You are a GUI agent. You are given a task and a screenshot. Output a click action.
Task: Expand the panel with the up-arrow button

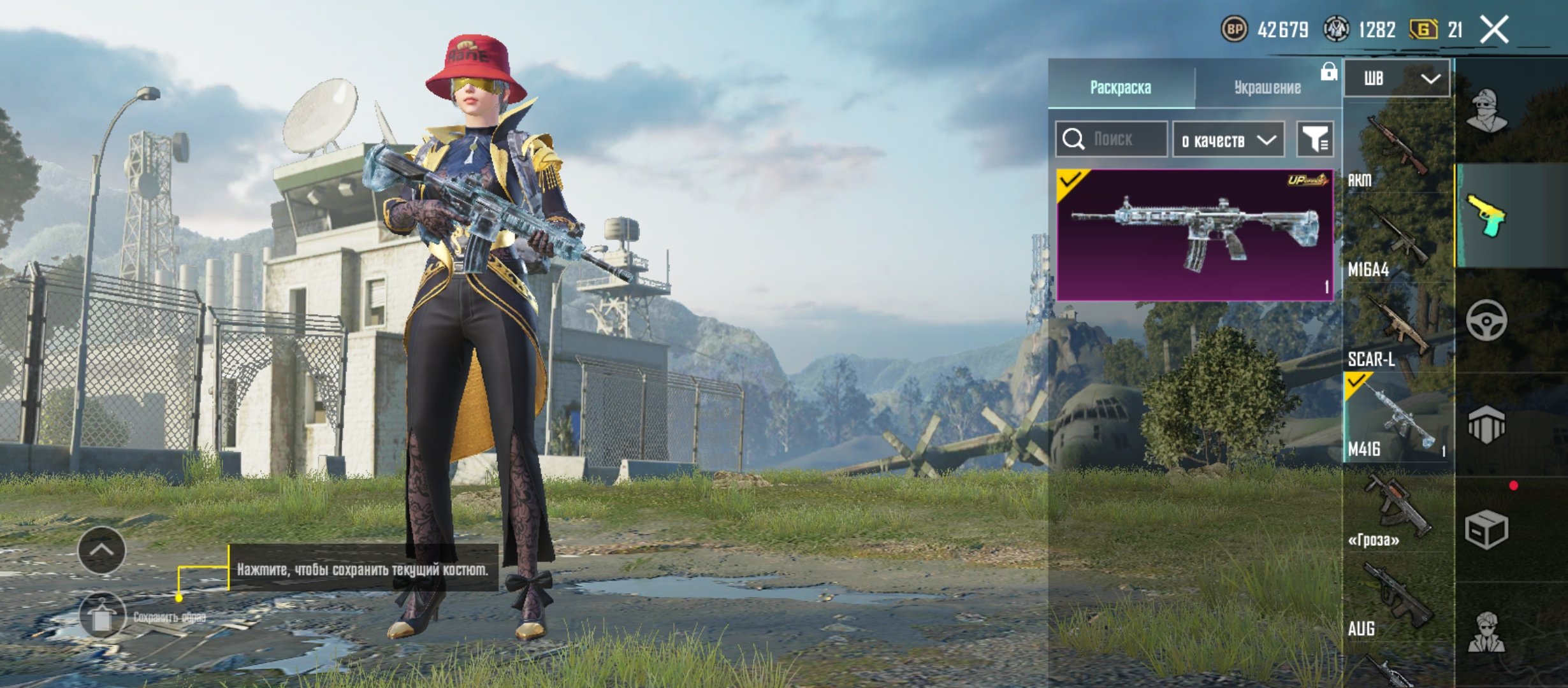101,550
